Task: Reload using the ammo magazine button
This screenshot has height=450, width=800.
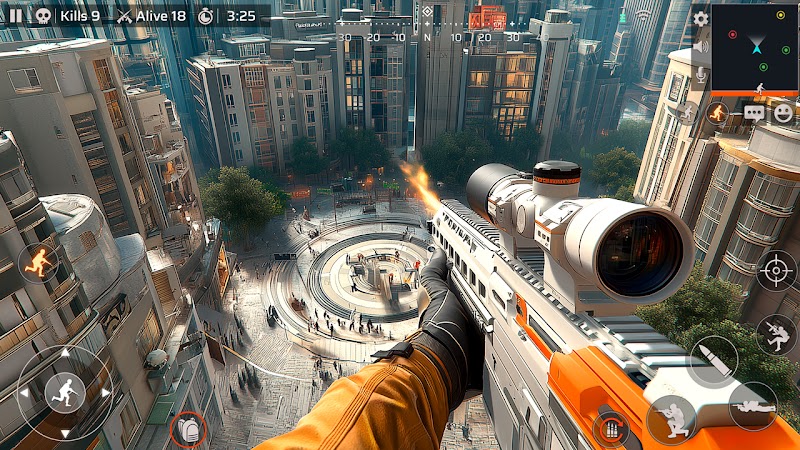Action: pyautogui.click(x=609, y=430)
